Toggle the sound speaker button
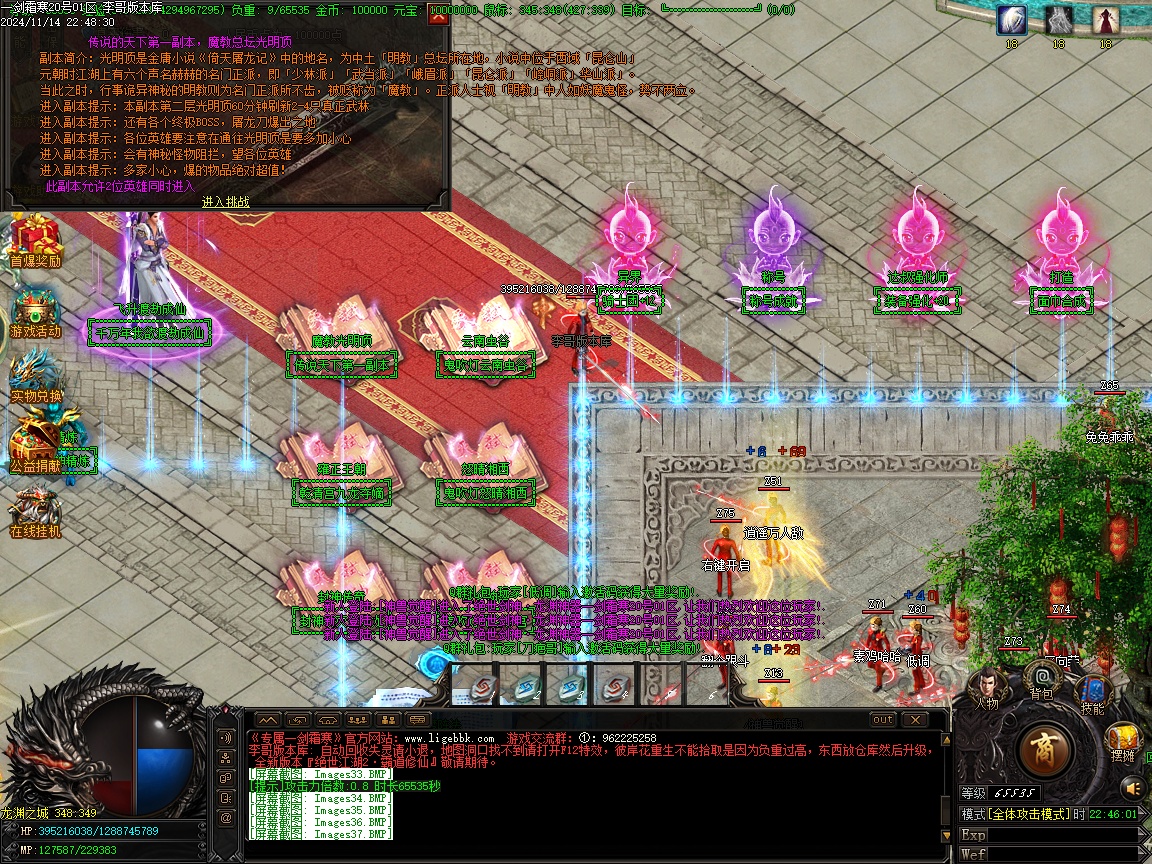 tap(1132, 789)
